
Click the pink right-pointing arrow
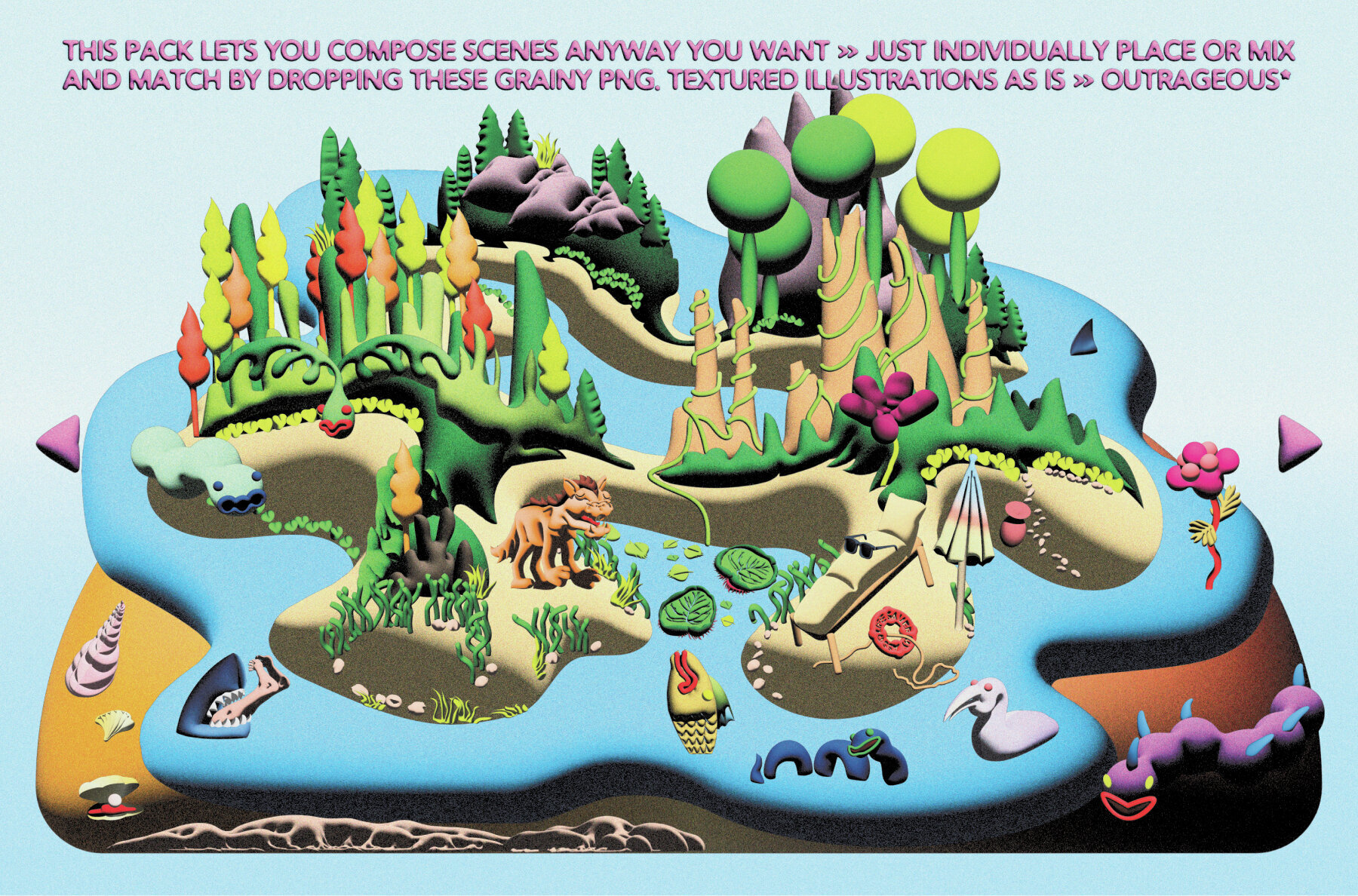pos(1297,443)
